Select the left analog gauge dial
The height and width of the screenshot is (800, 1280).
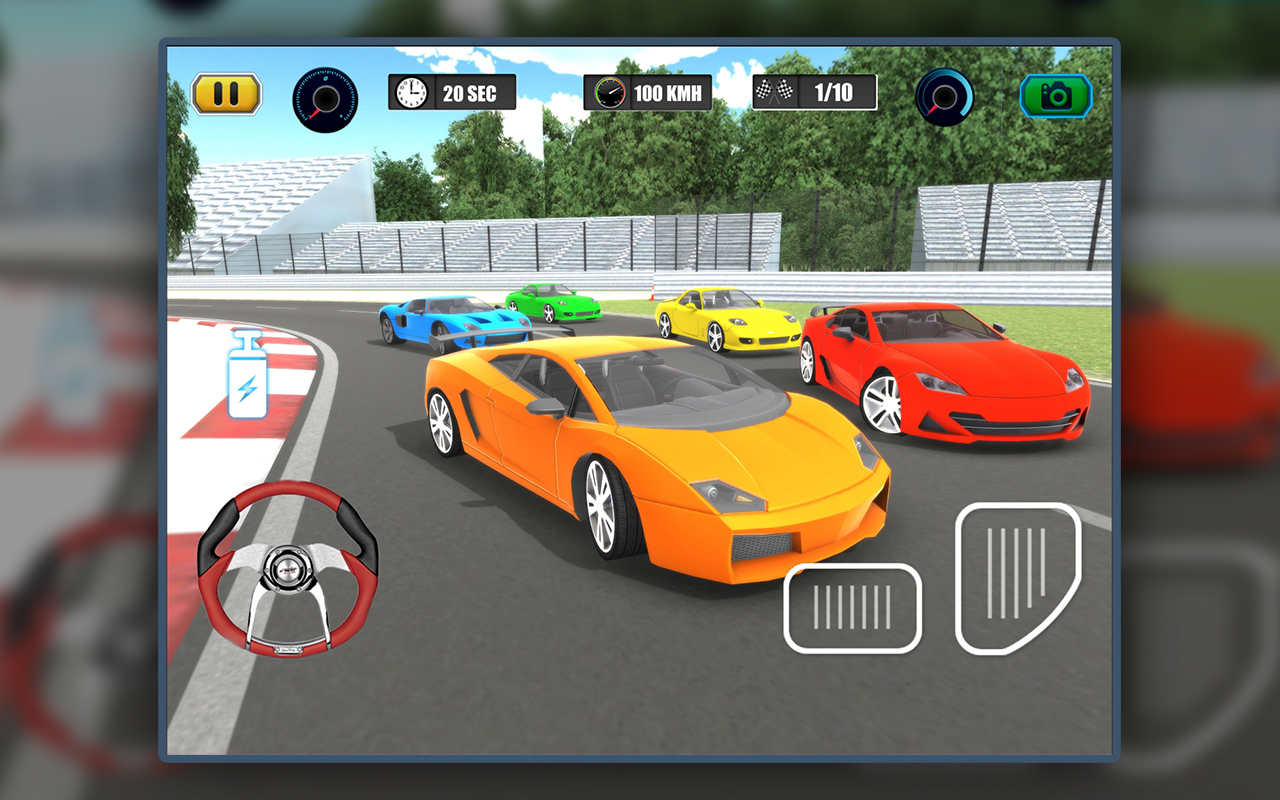(324, 96)
